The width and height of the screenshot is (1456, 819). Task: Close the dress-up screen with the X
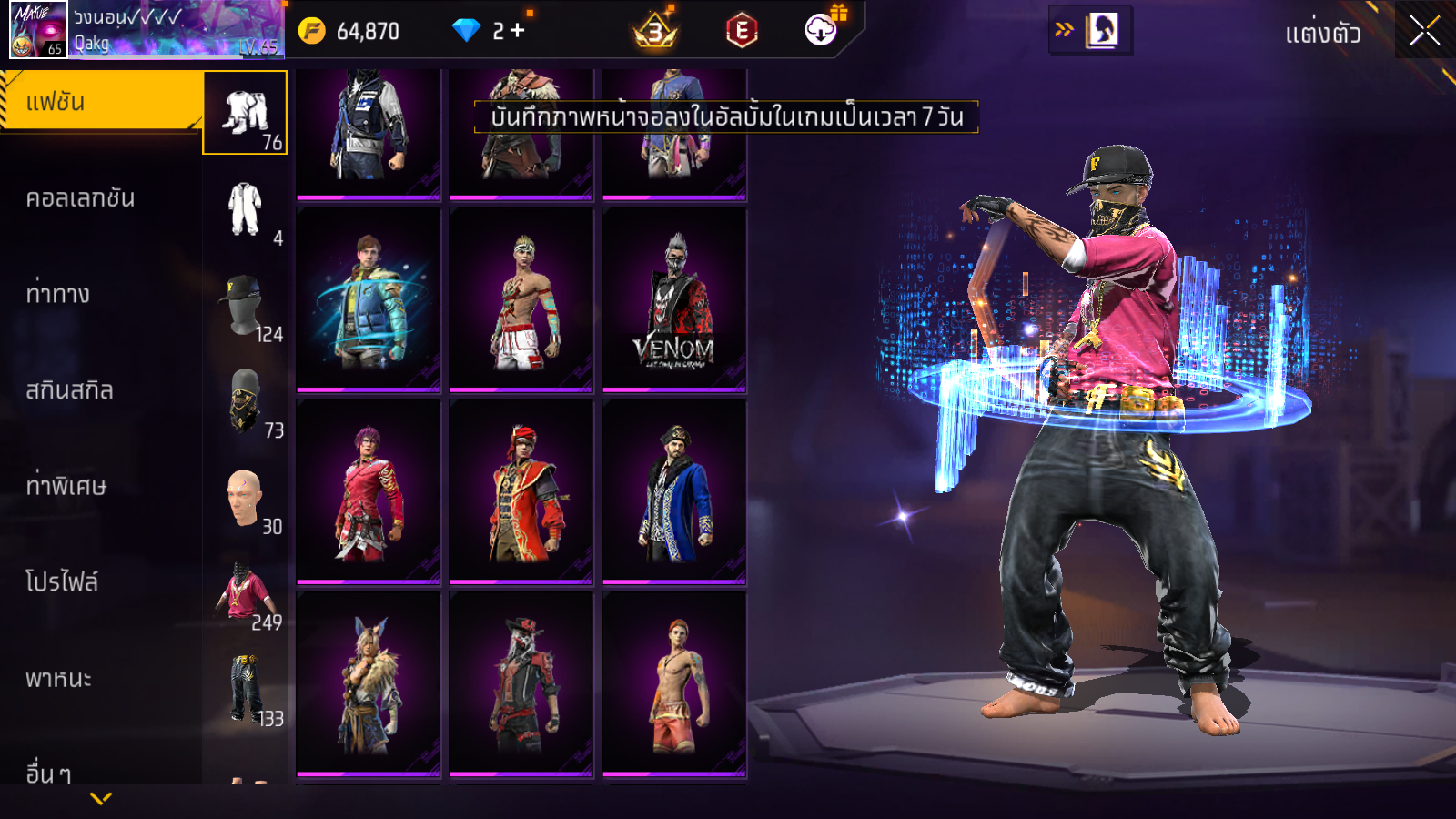click(x=1424, y=31)
